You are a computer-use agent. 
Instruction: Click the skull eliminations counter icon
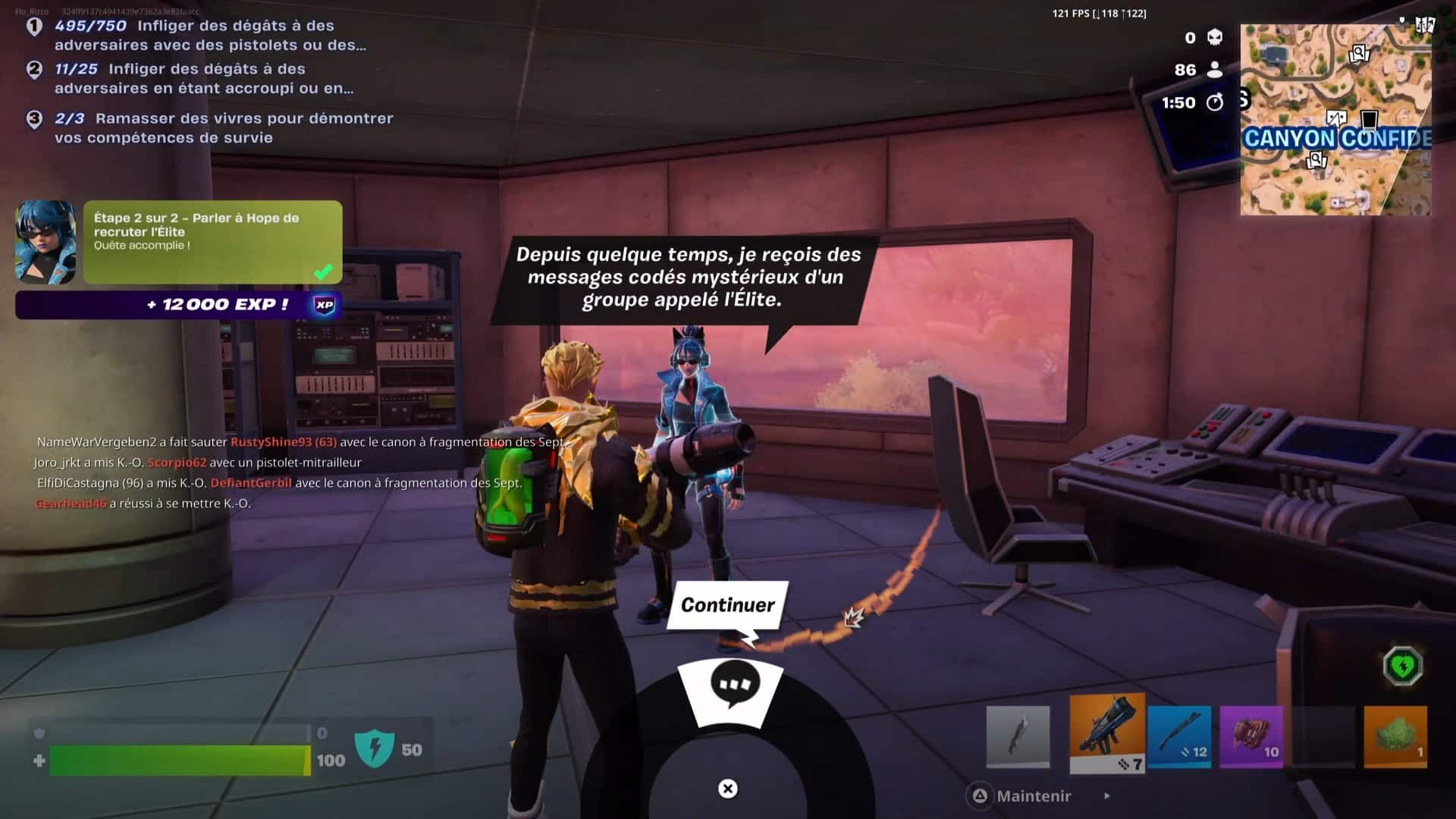click(1216, 36)
